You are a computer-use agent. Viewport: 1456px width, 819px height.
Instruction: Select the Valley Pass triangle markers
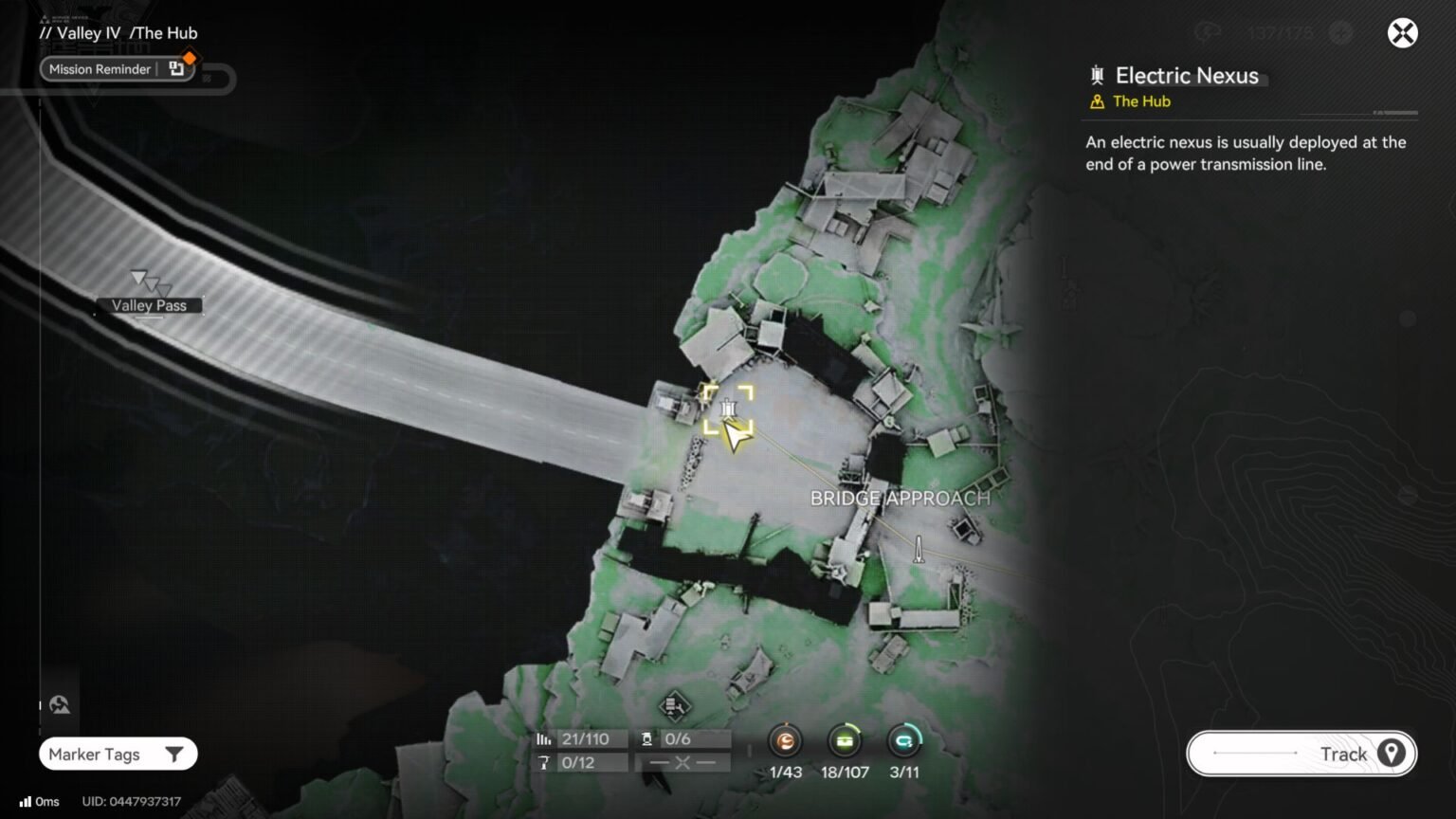pyautogui.click(x=149, y=282)
